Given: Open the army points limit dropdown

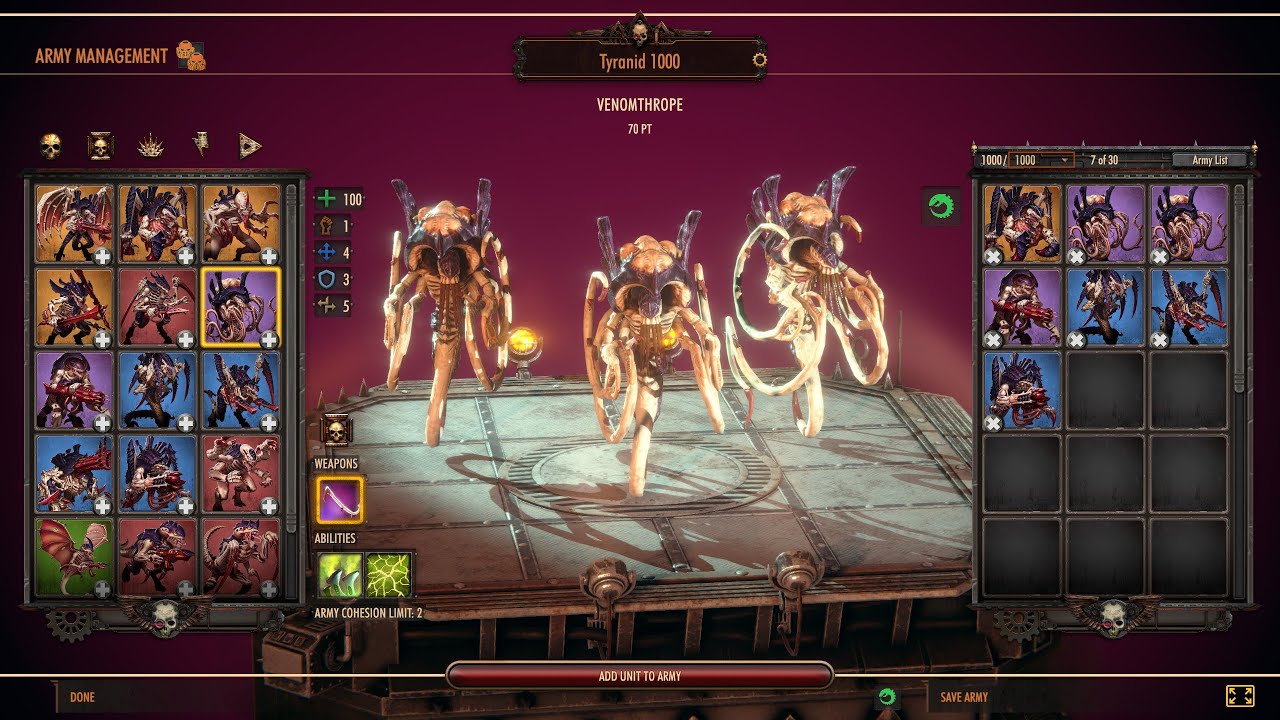Looking at the screenshot, I should pos(1041,160).
